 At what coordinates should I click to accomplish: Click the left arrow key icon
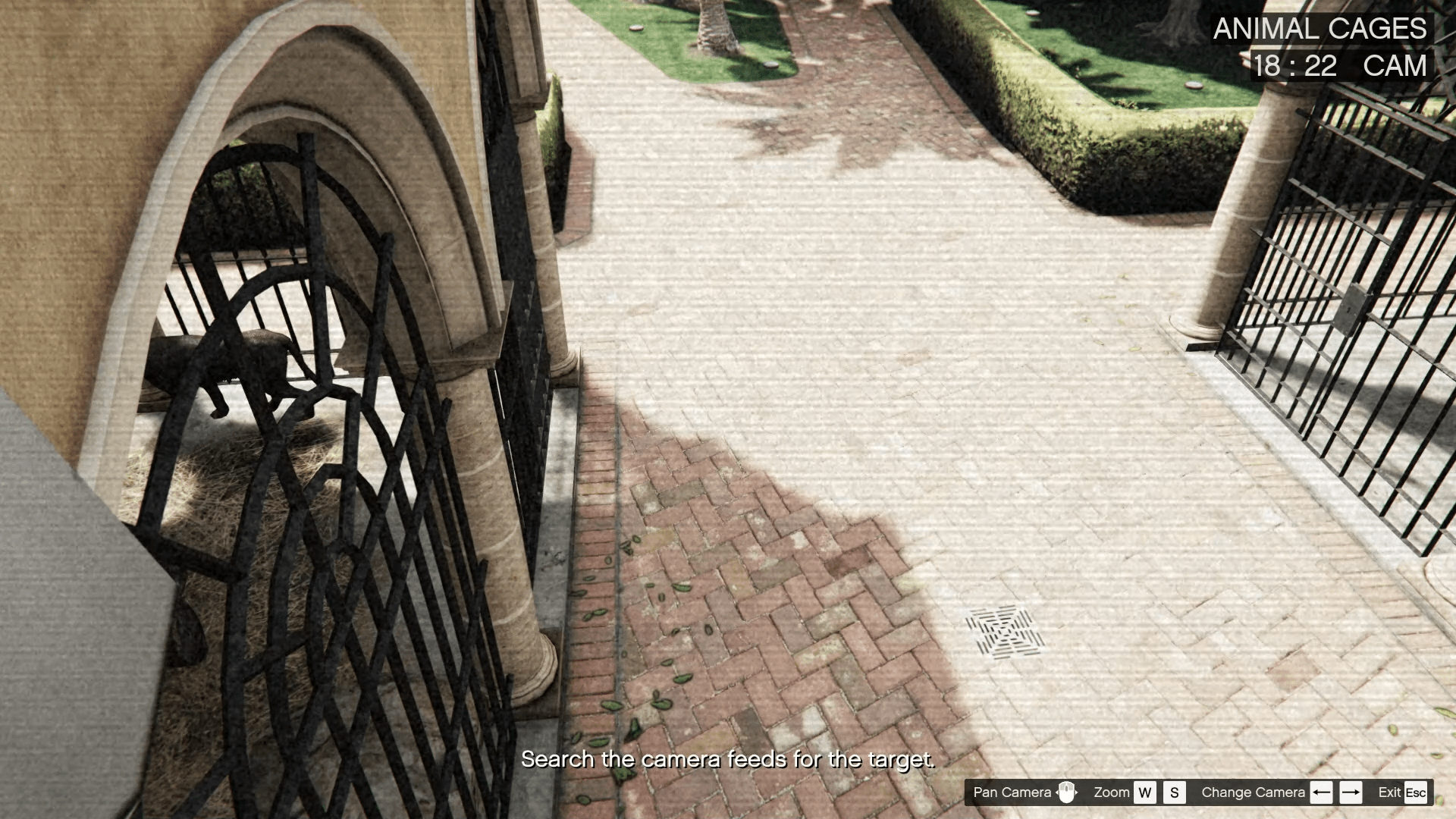[x=1323, y=792]
